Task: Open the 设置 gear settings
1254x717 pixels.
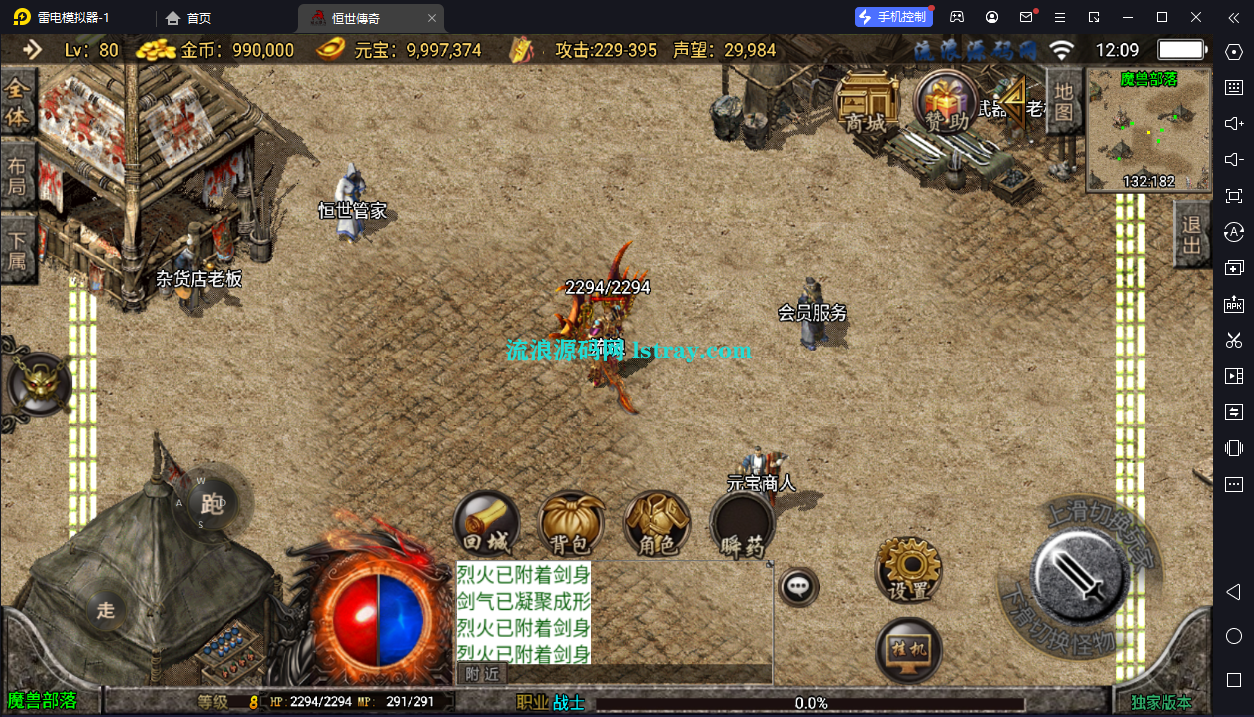Action: [x=909, y=570]
